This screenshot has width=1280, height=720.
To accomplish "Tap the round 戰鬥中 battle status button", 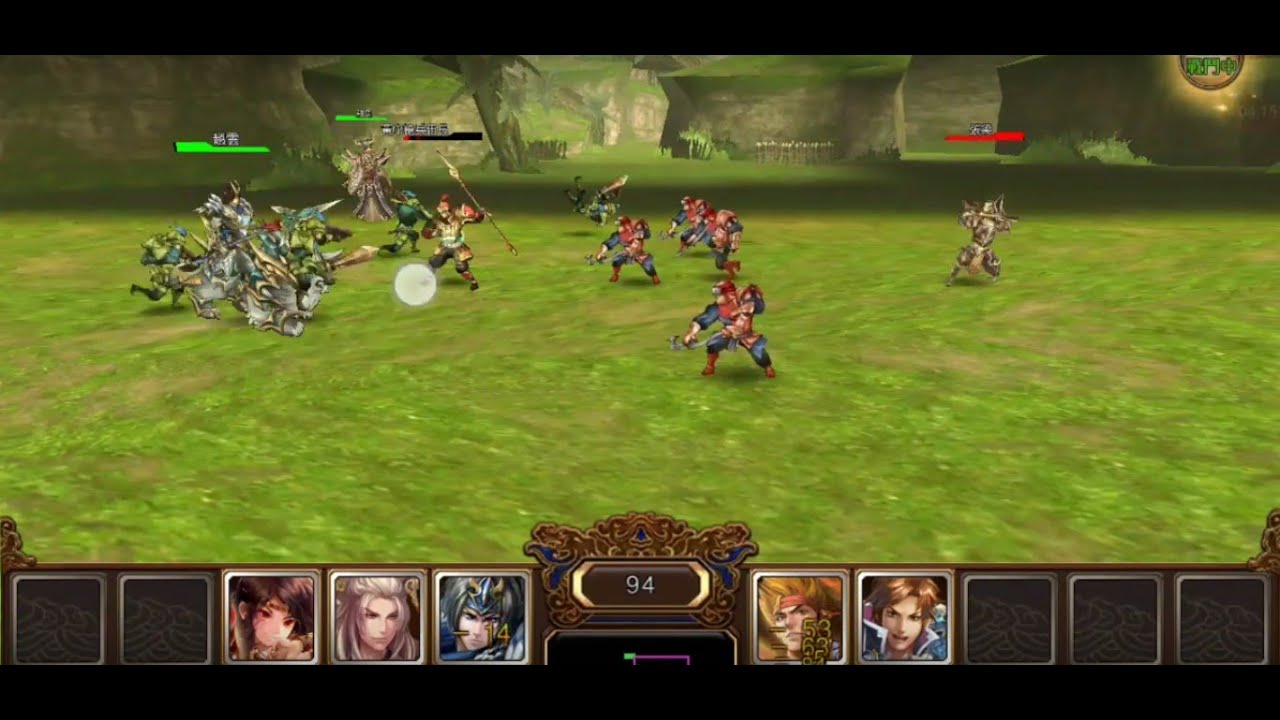I will coord(1211,68).
